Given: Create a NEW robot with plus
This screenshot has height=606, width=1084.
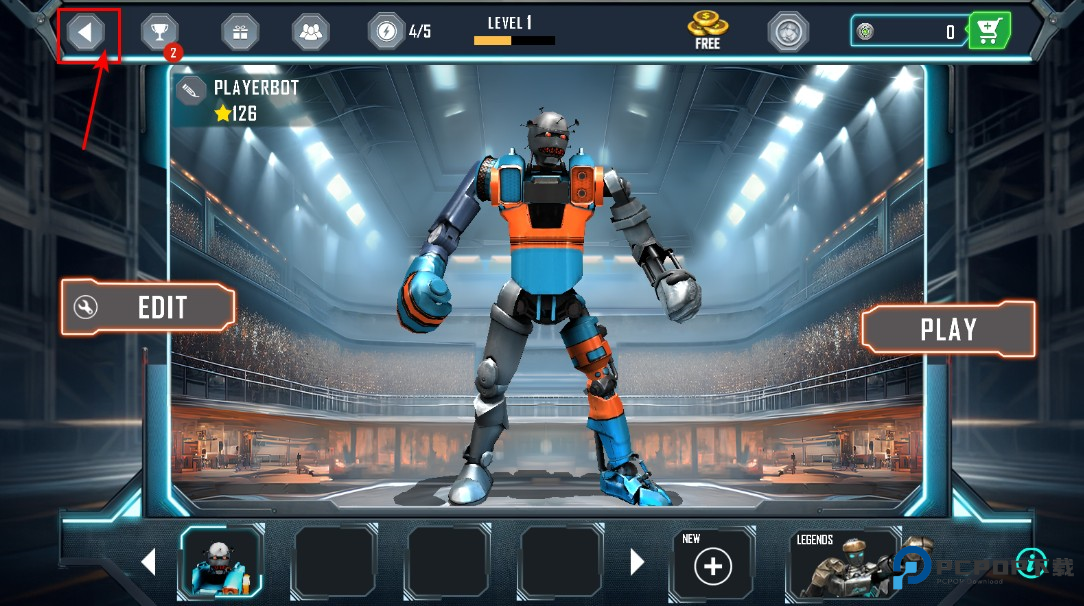Looking at the screenshot, I should (x=713, y=566).
